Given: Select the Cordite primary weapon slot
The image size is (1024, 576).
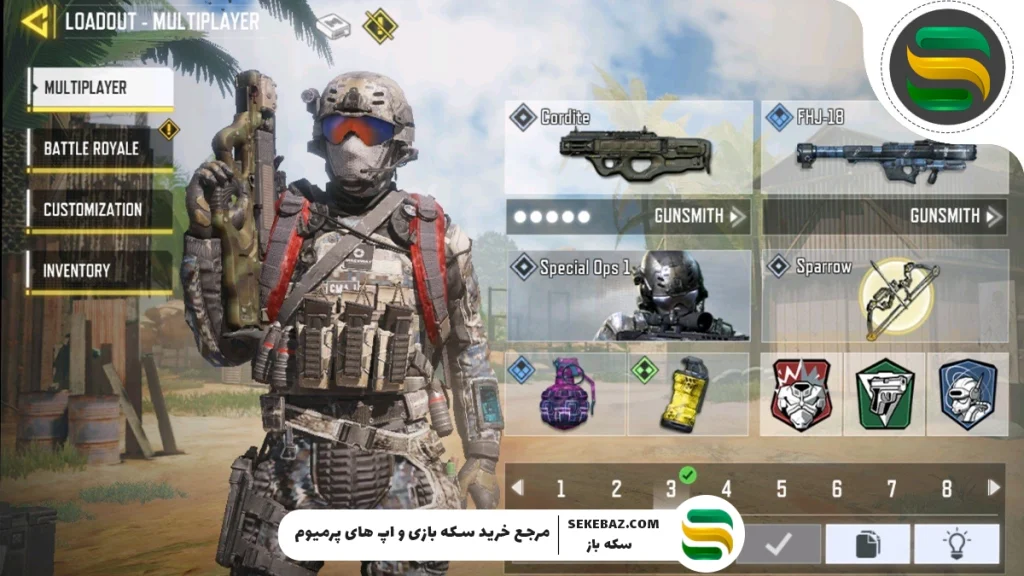Looking at the screenshot, I should (x=628, y=148).
